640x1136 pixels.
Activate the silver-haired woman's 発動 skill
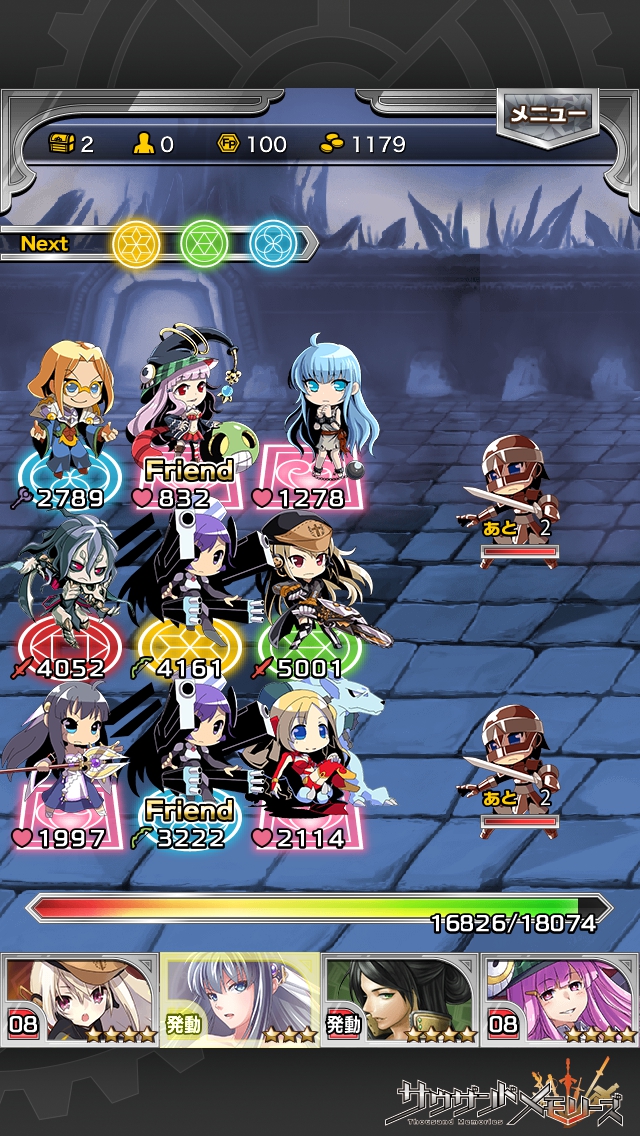[240, 998]
